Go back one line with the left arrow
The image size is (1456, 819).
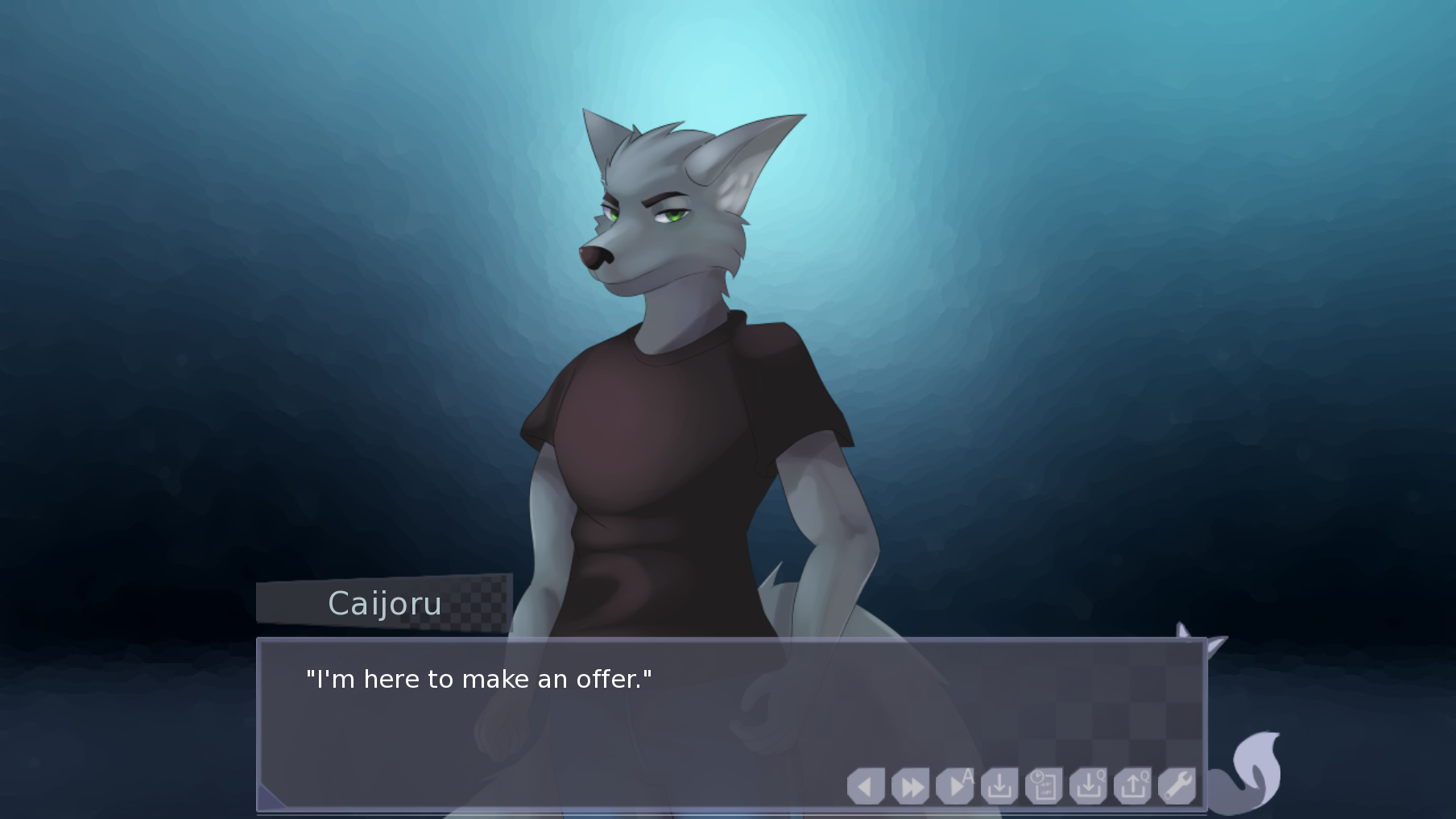pos(866,786)
